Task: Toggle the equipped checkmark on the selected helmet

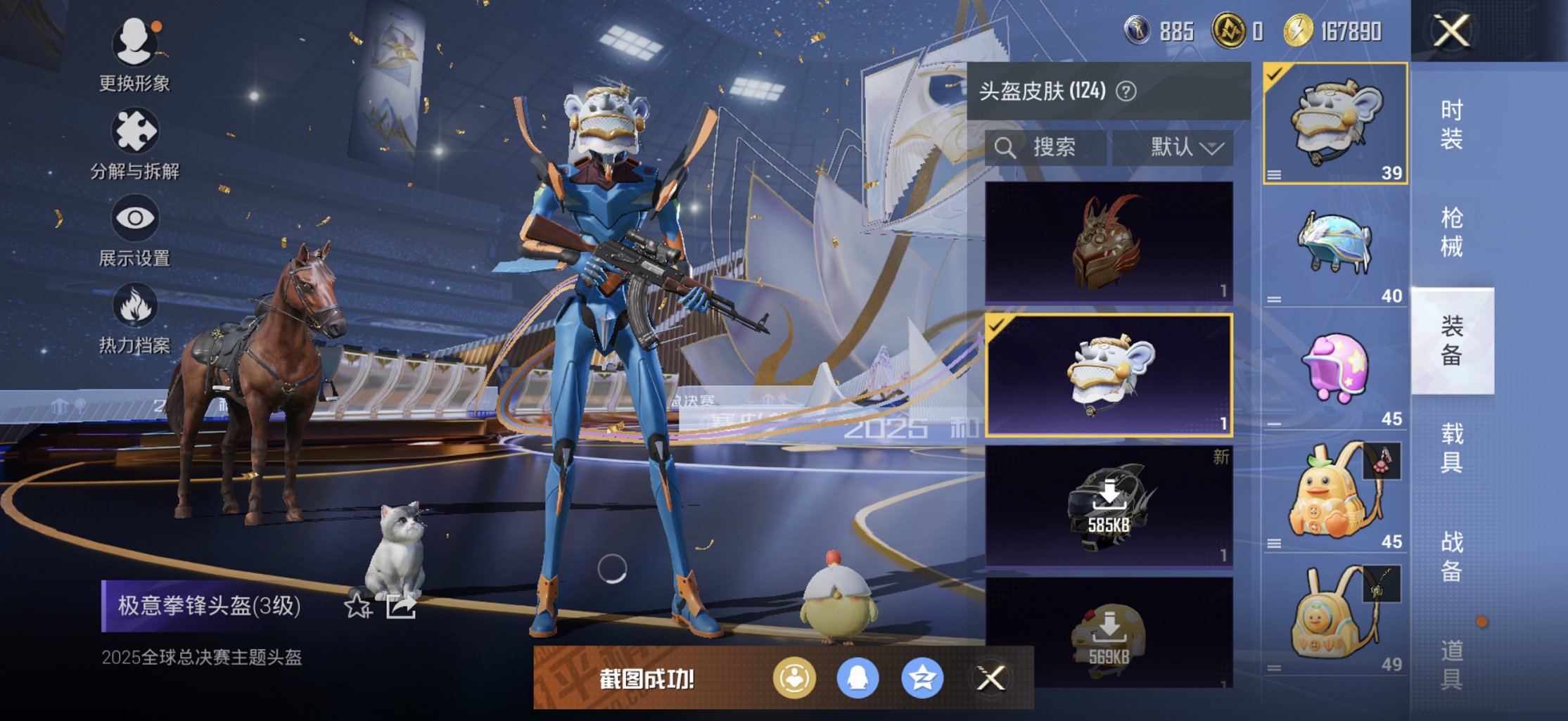Action: tap(996, 326)
